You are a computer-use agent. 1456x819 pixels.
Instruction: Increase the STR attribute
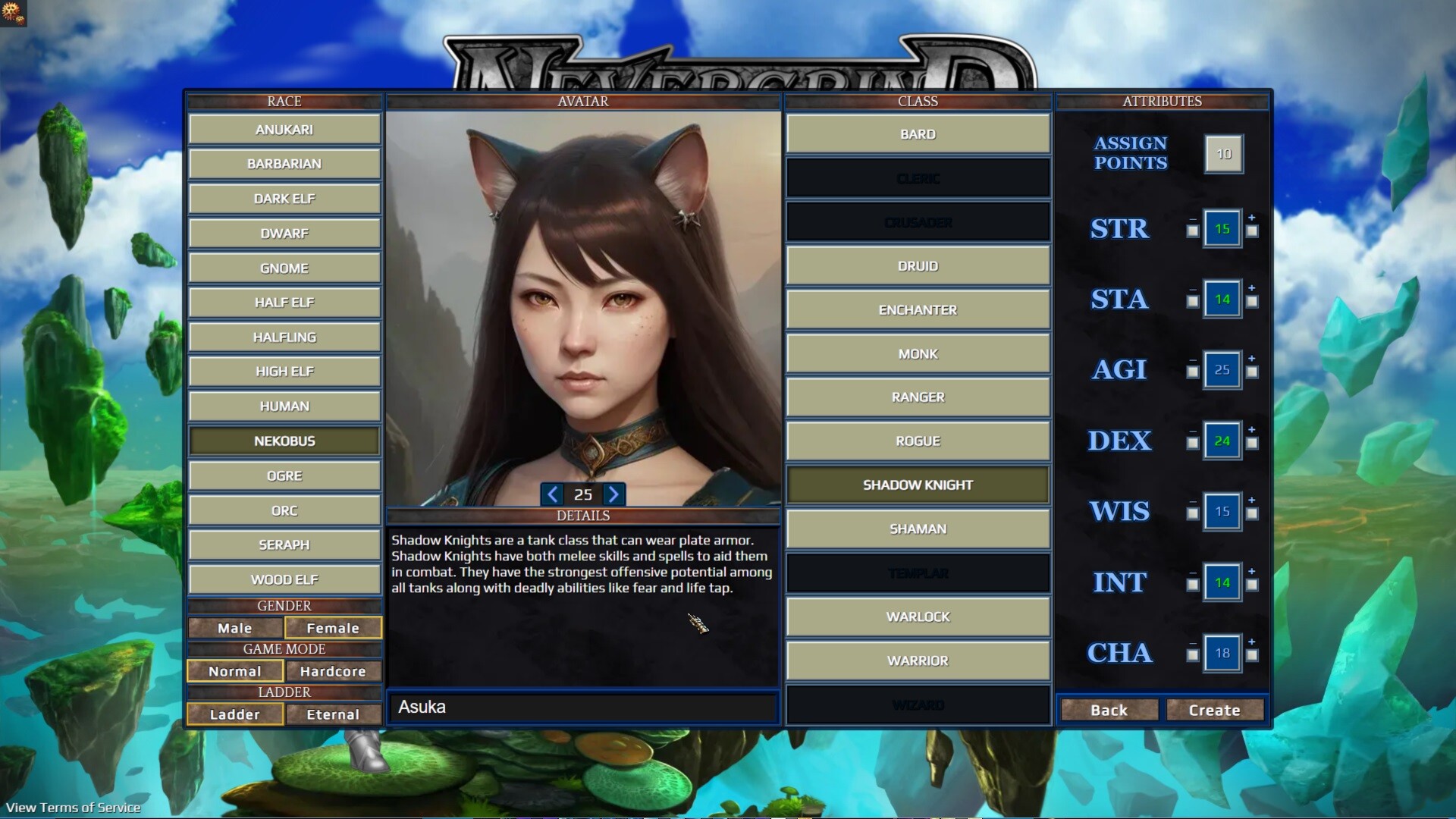pos(1251,228)
